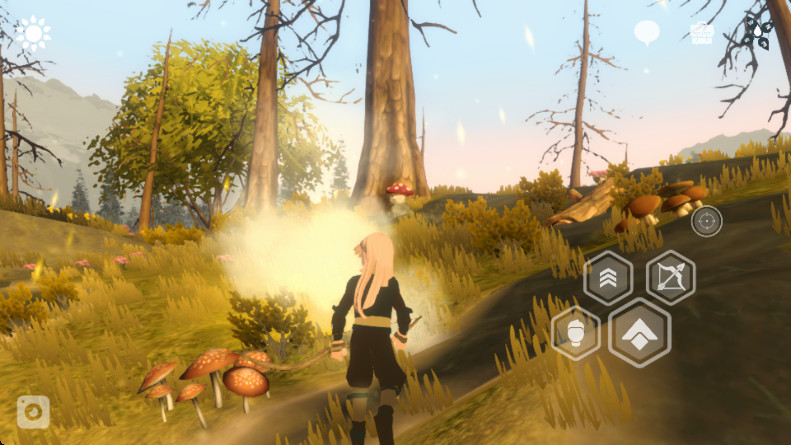Tap the acorn action button
This screenshot has width=791, height=445.
(x=576, y=332)
